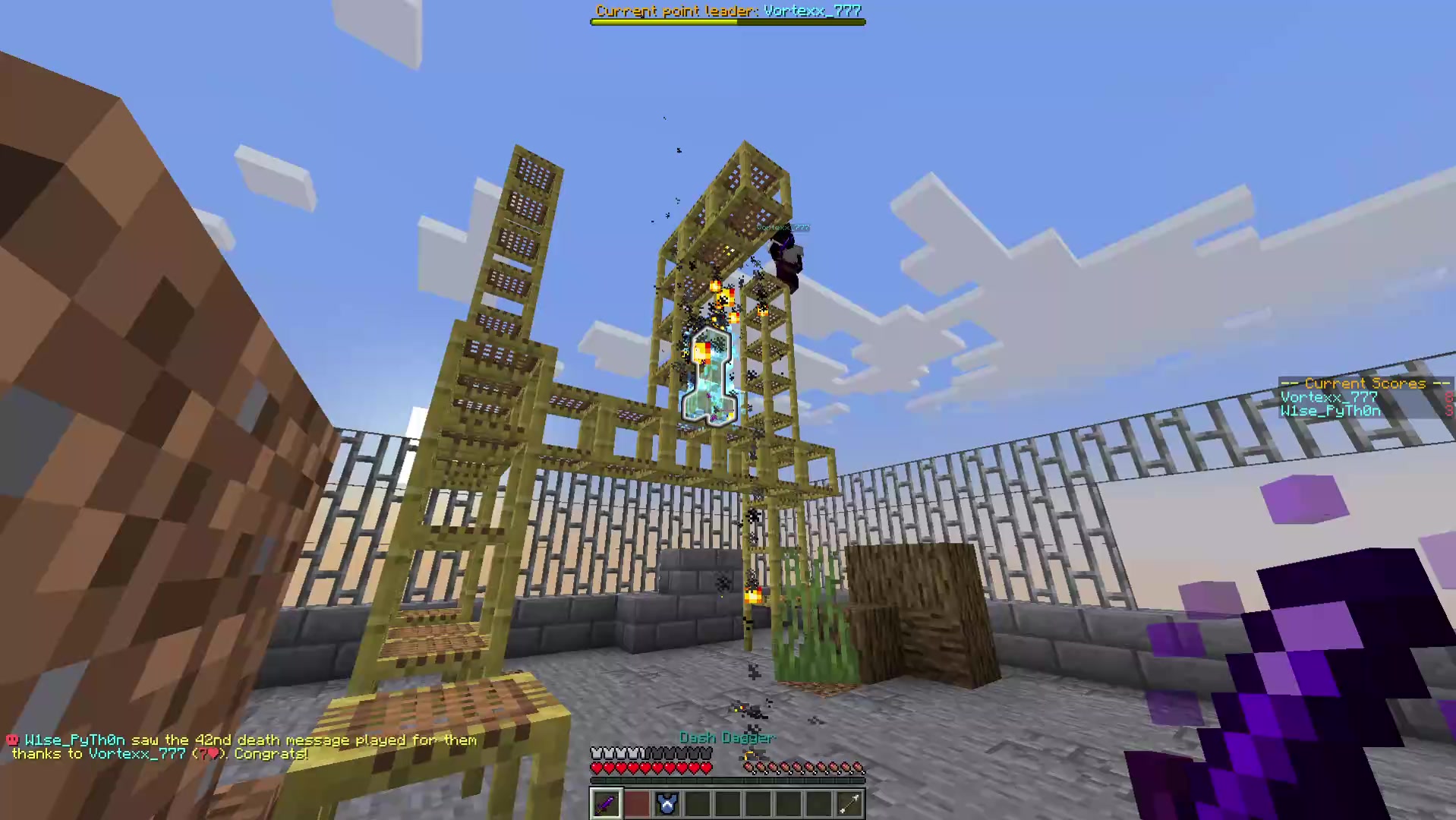Select the Dash Dagger in the hotbar
Image resolution: width=1456 pixels, height=820 pixels.
coord(606,803)
